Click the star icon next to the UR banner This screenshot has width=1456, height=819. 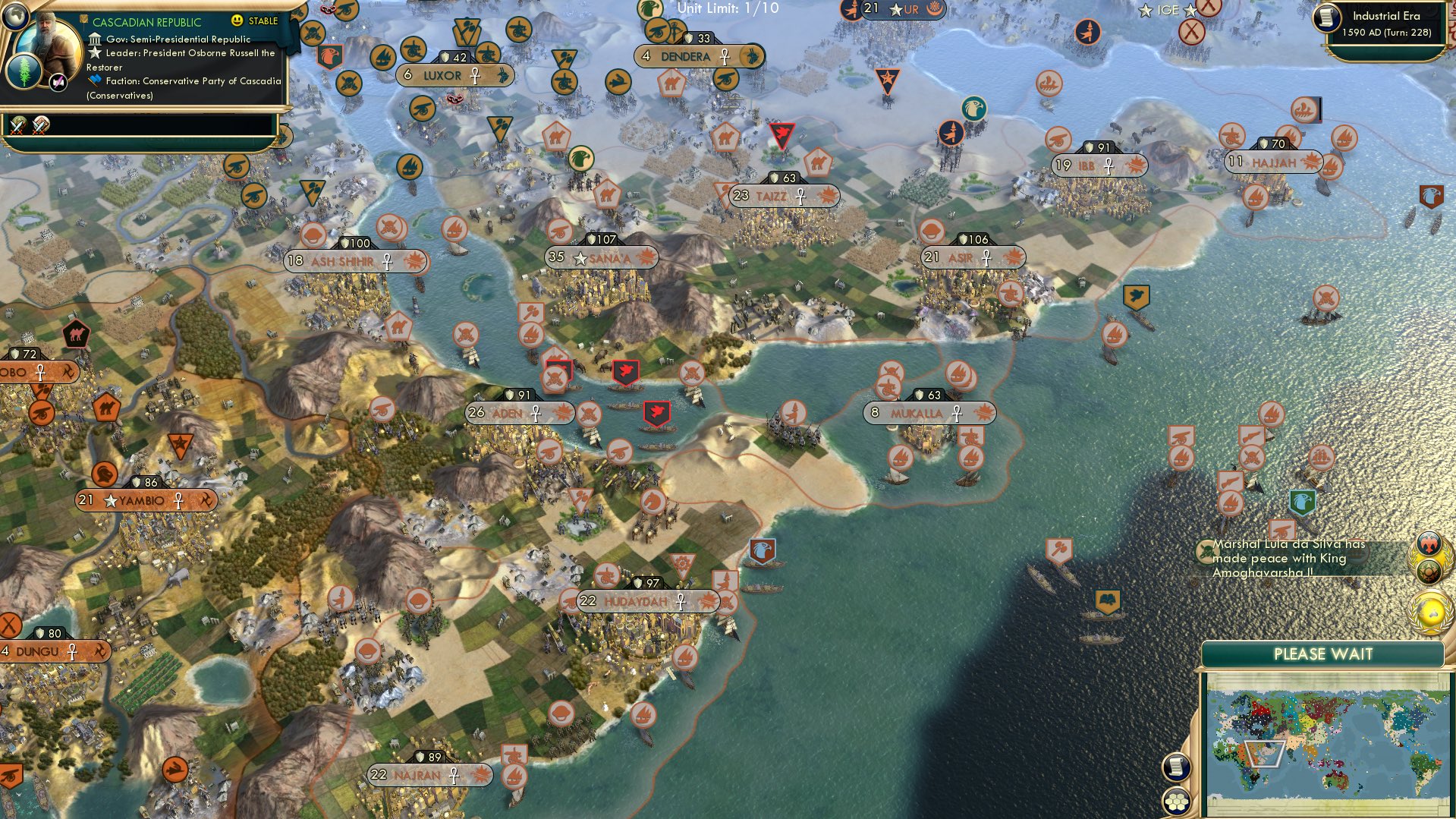[895, 11]
